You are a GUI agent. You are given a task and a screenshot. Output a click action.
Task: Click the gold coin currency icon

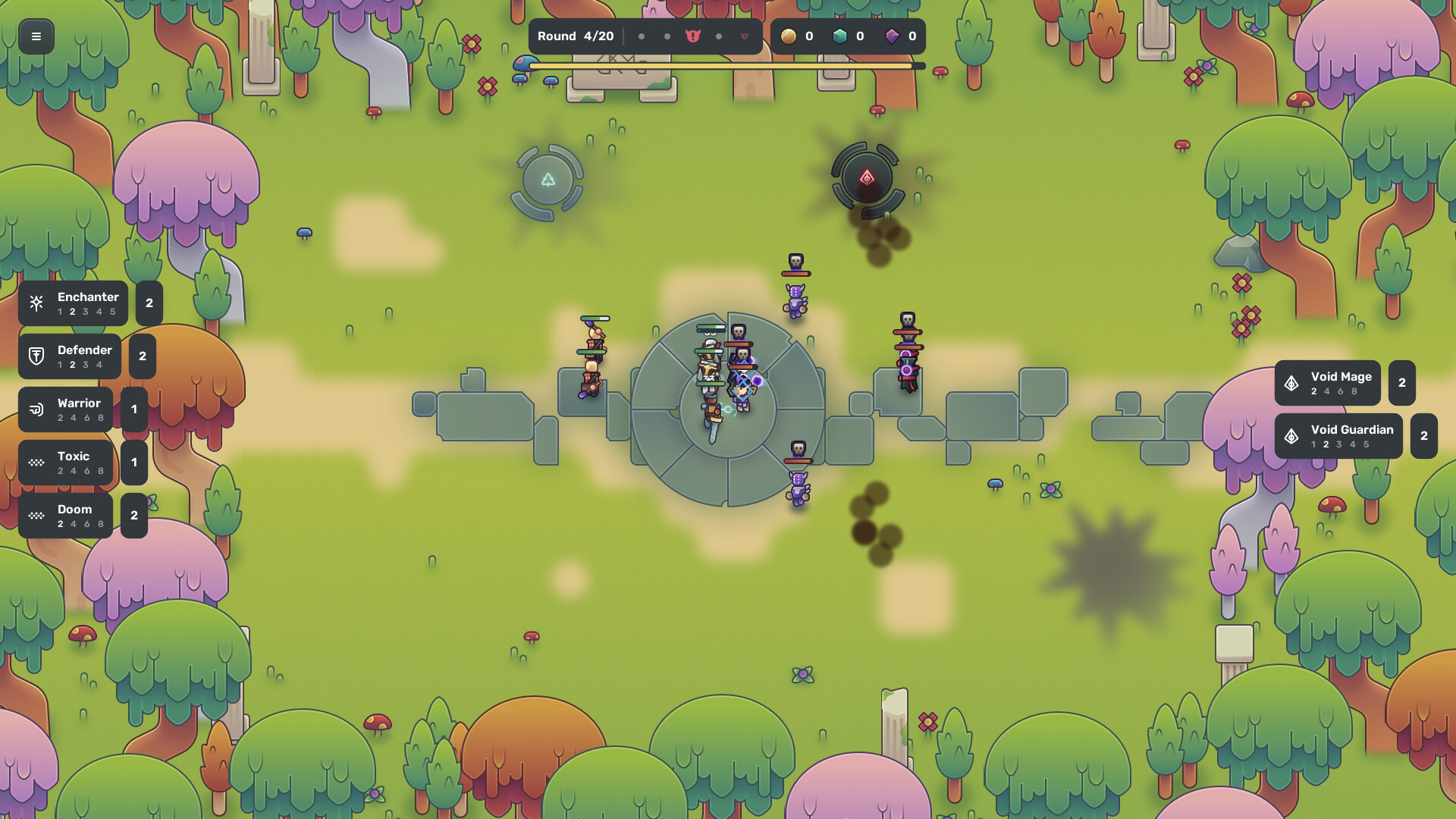click(x=789, y=36)
